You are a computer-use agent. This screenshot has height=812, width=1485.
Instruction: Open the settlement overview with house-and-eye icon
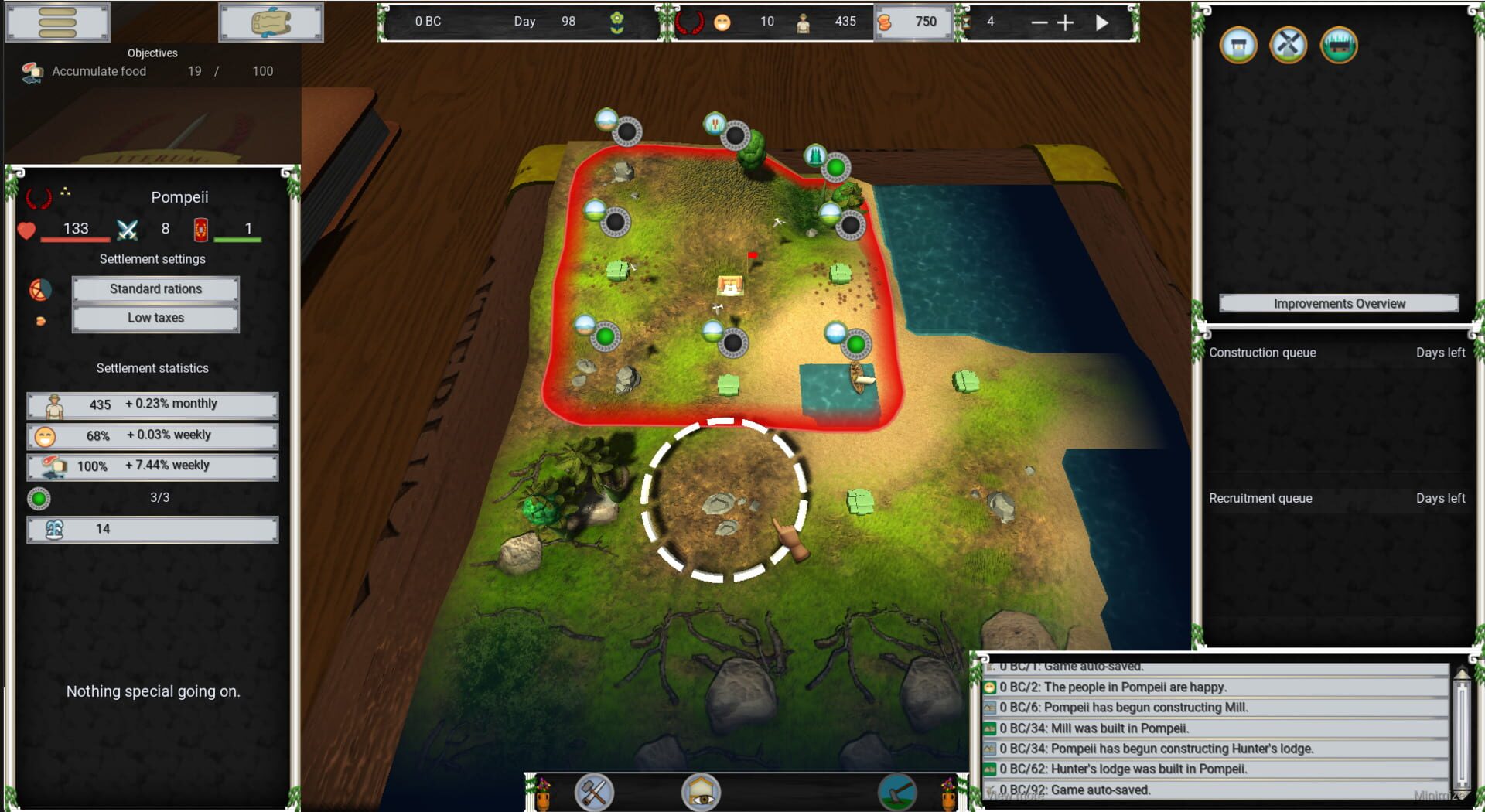pos(701,792)
